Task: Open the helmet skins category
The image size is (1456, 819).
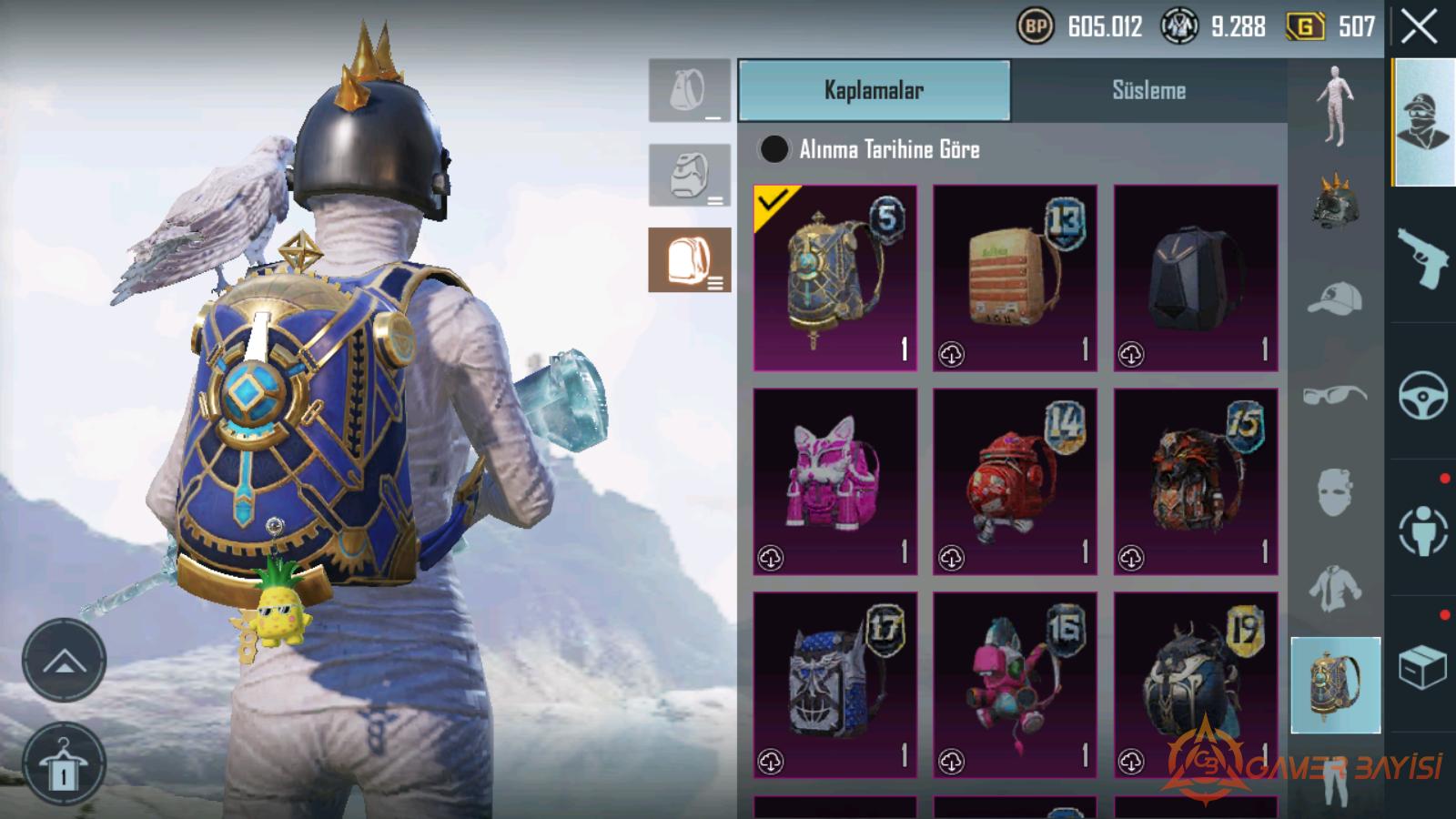Action: point(1335,200)
